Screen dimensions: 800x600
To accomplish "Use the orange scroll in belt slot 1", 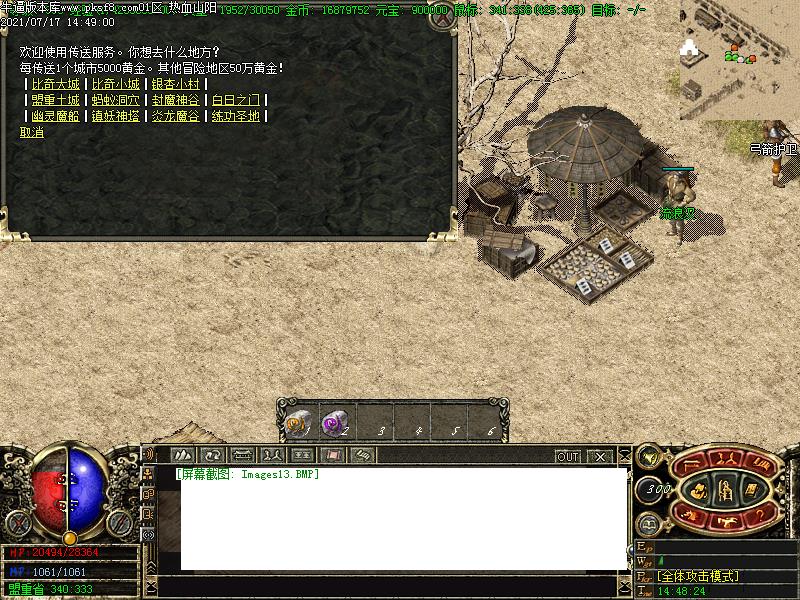I will click(297, 424).
